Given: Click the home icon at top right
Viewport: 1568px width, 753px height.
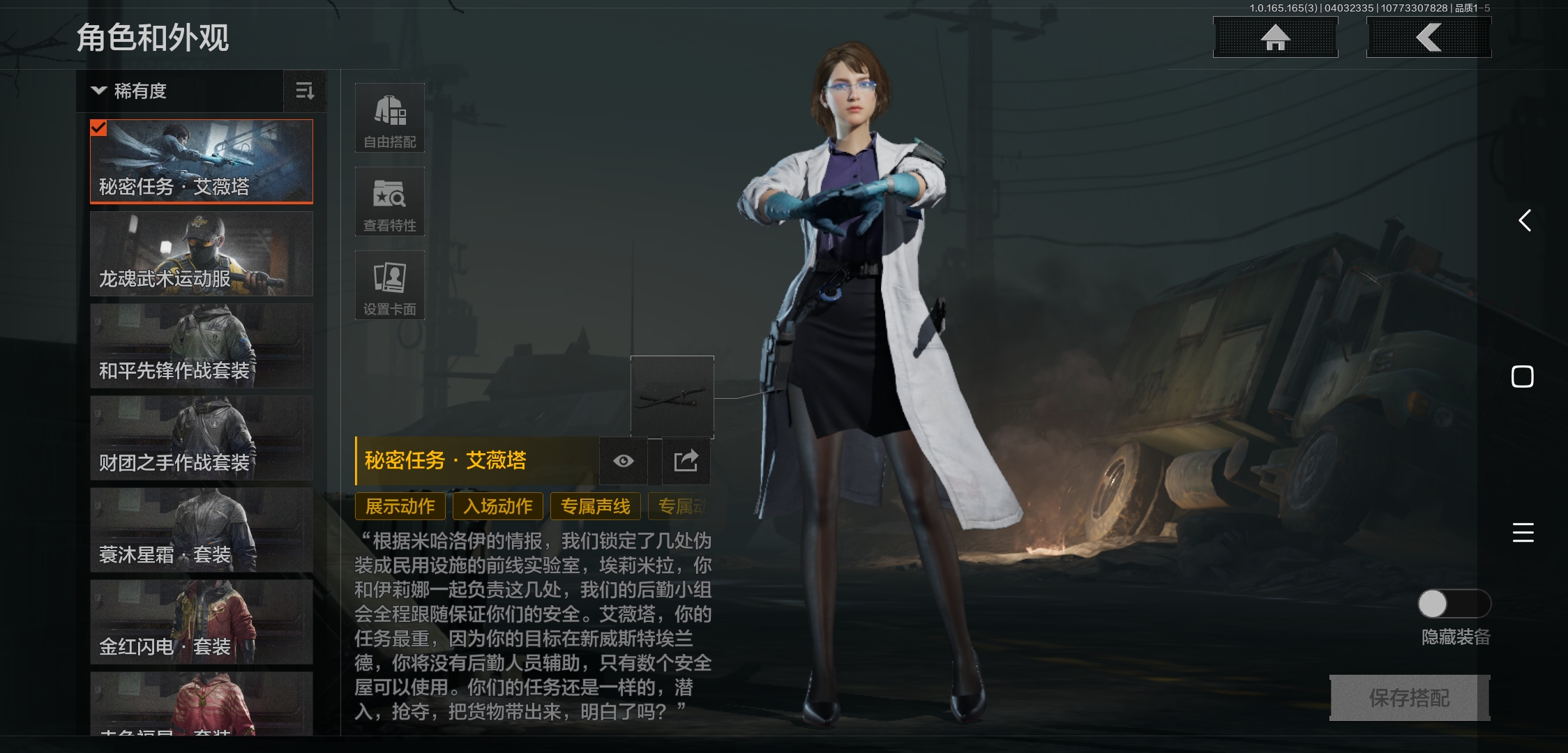Looking at the screenshot, I should (1276, 38).
